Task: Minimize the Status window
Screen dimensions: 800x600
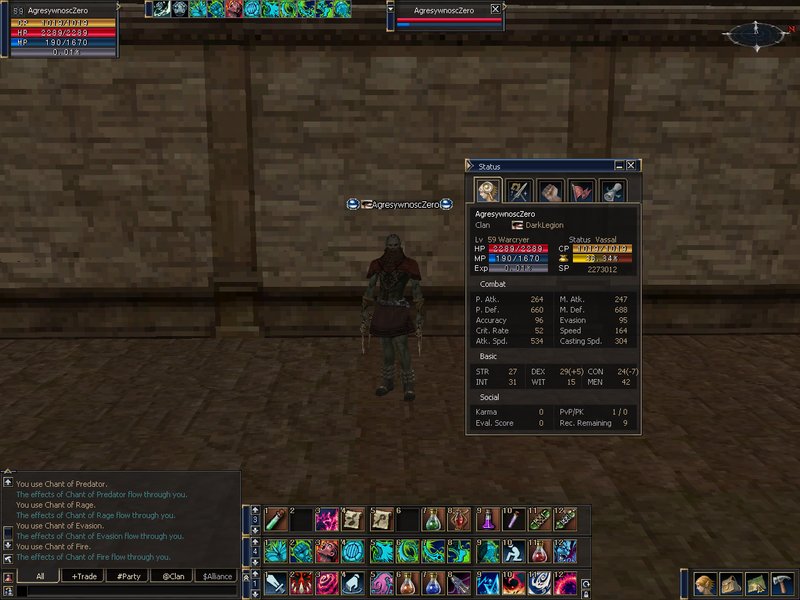Action: pyautogui.click(x=619, y=166)
